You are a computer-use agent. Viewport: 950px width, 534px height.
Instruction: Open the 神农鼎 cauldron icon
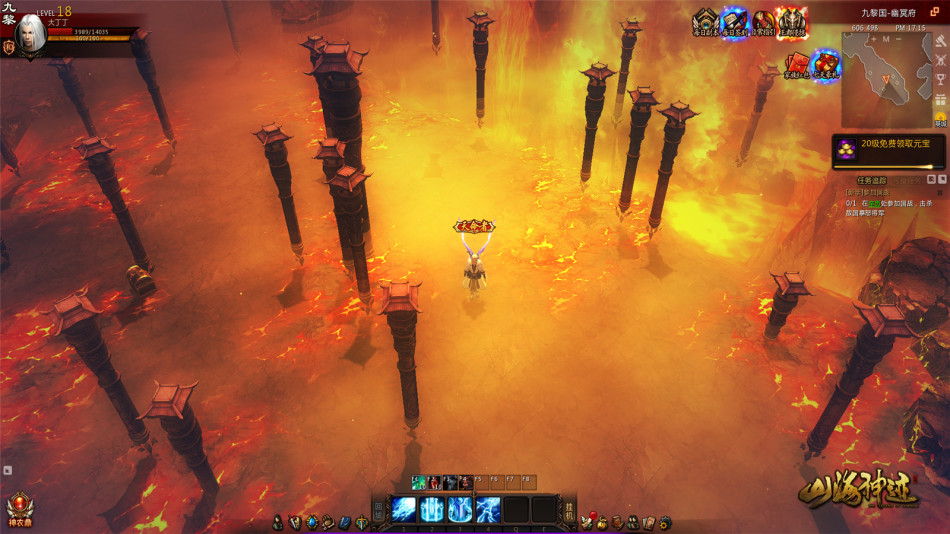[x=17, y=505]
